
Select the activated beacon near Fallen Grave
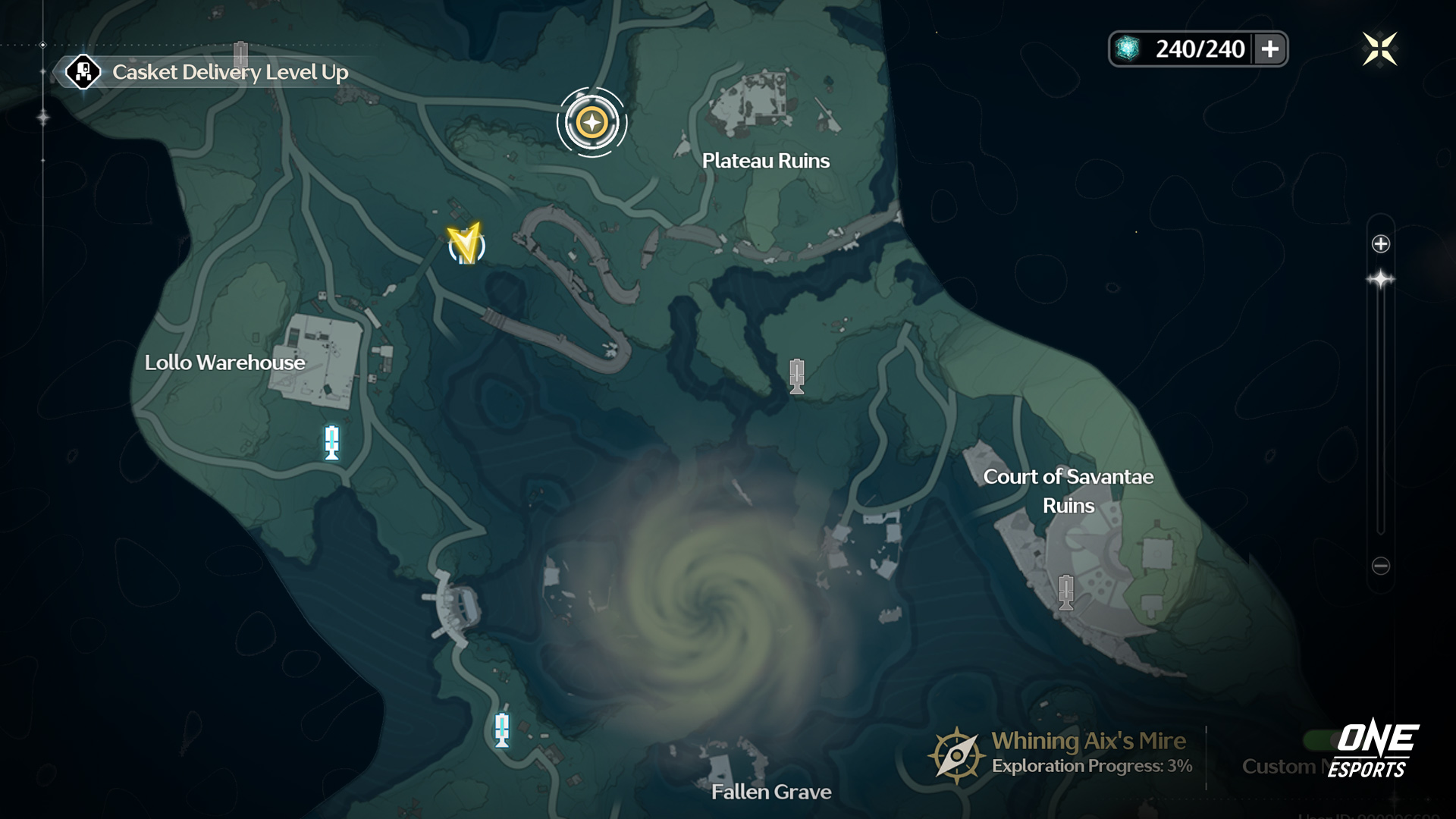coord(501,730)
